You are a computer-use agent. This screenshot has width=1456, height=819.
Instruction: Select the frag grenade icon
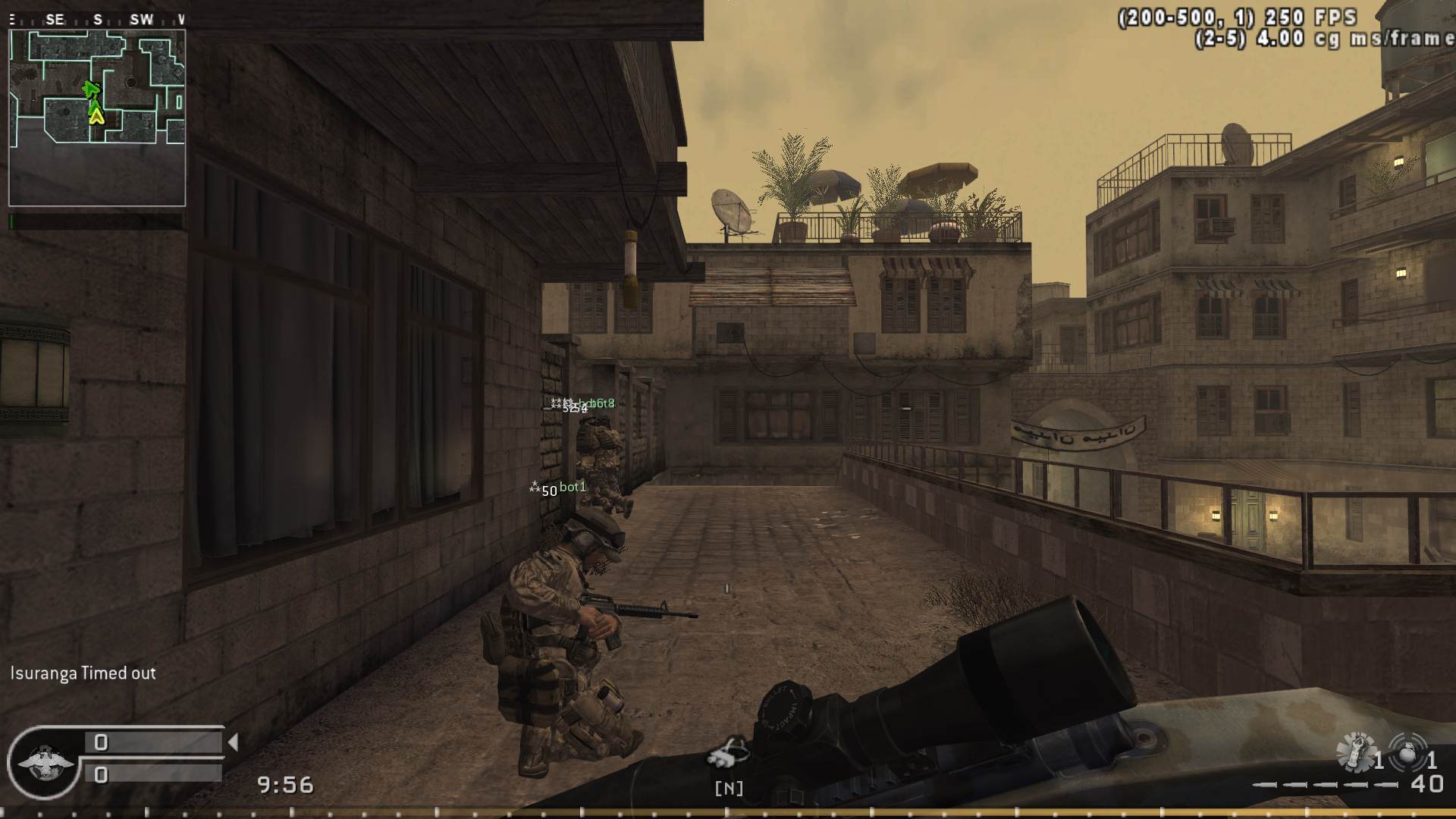coord(1407,752)
